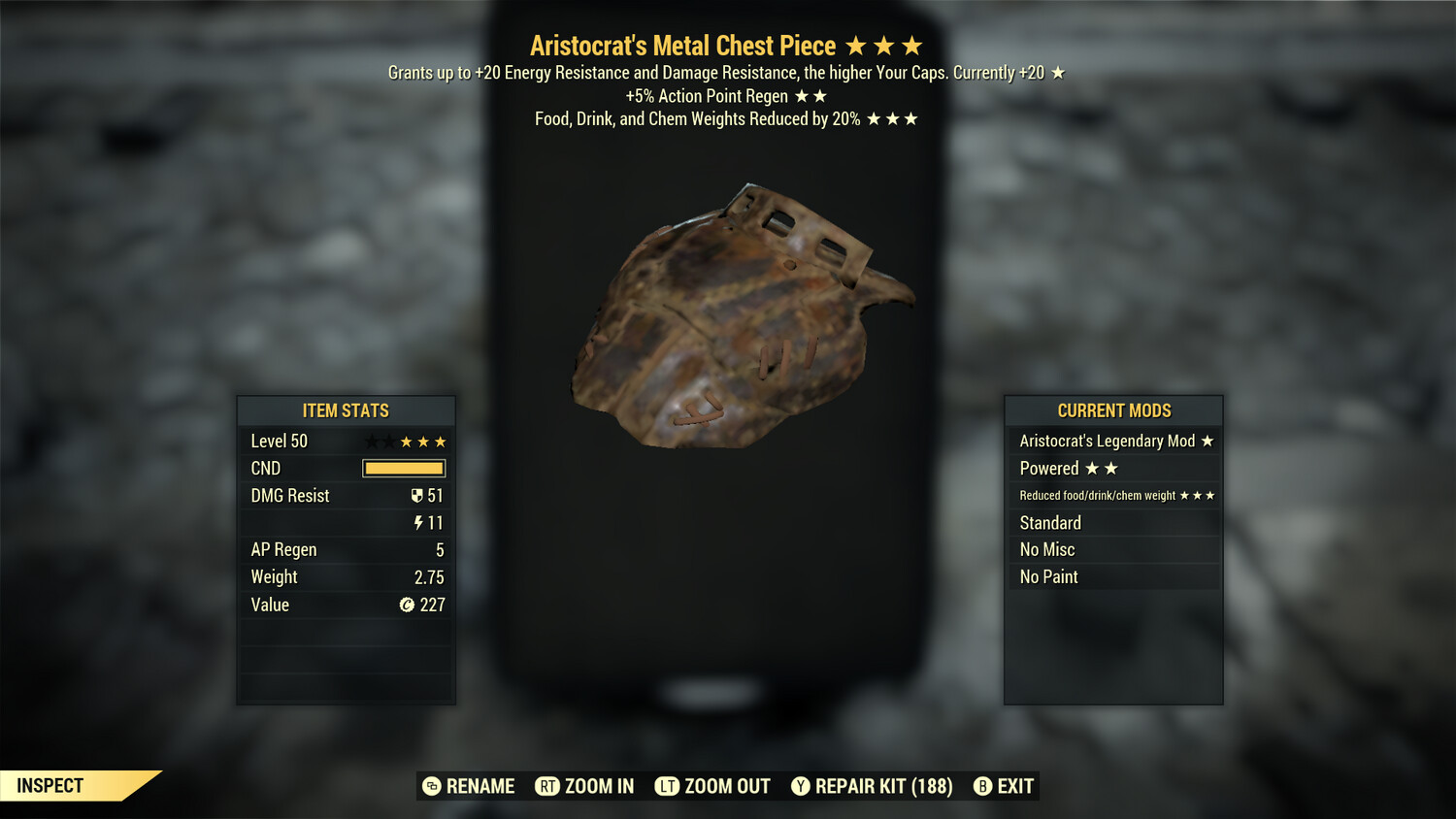
Task: Click the Zoom In button
Action: (x=585, y=786)
